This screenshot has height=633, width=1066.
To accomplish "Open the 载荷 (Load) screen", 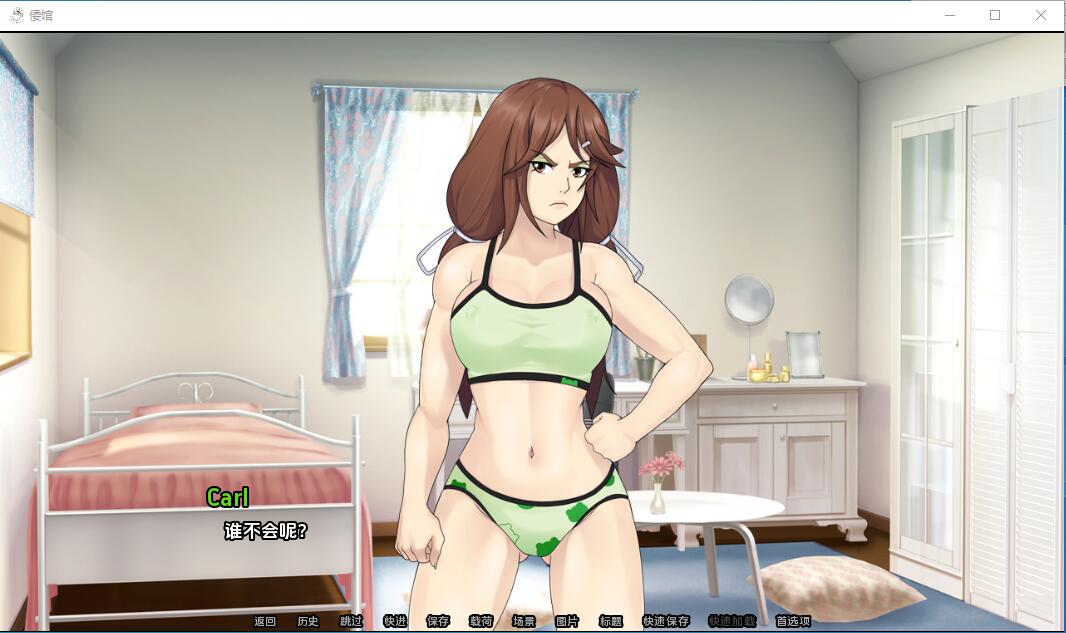I will (481, 621).
